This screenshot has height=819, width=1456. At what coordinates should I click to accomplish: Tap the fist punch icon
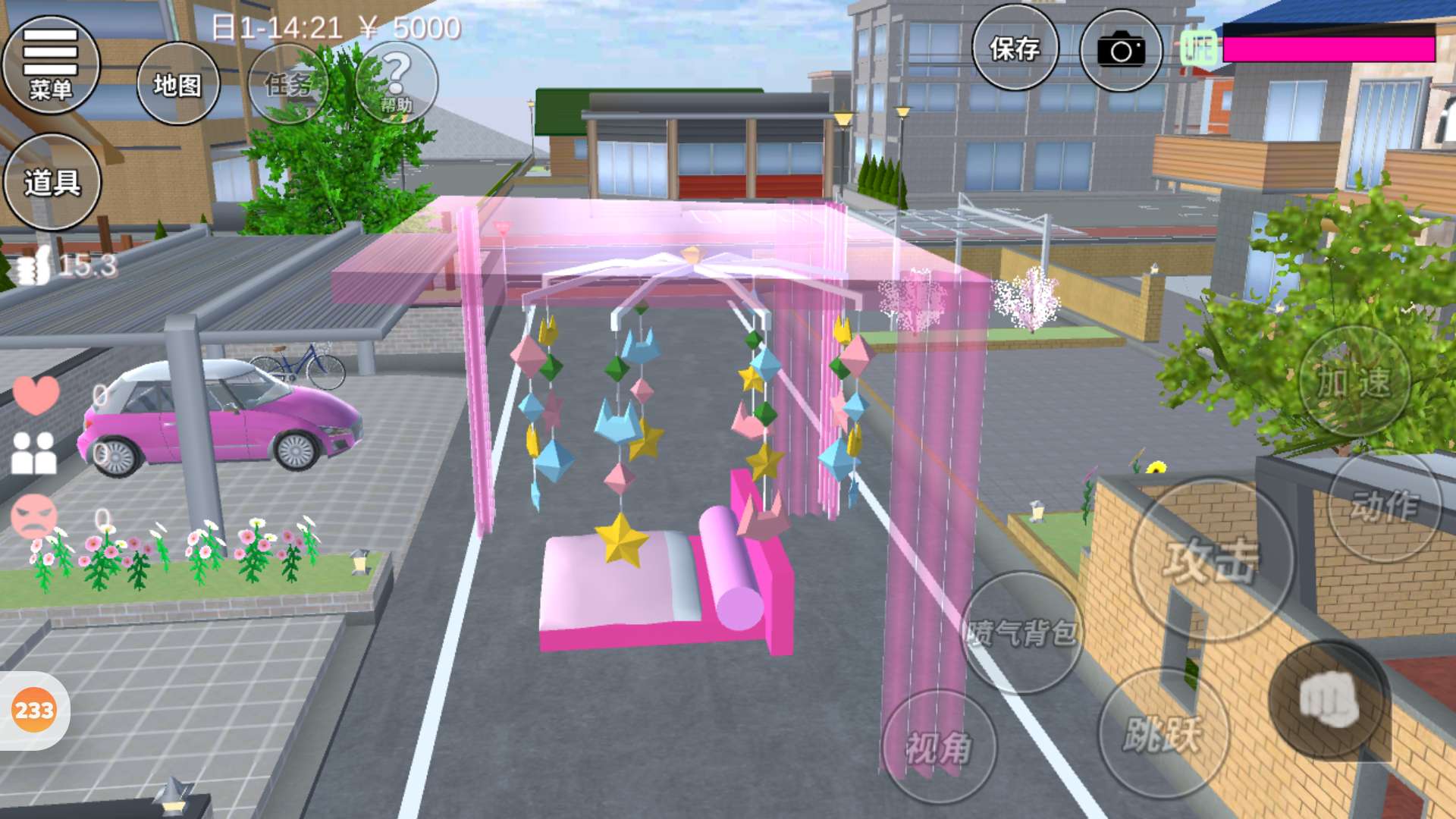[1329, 700]
